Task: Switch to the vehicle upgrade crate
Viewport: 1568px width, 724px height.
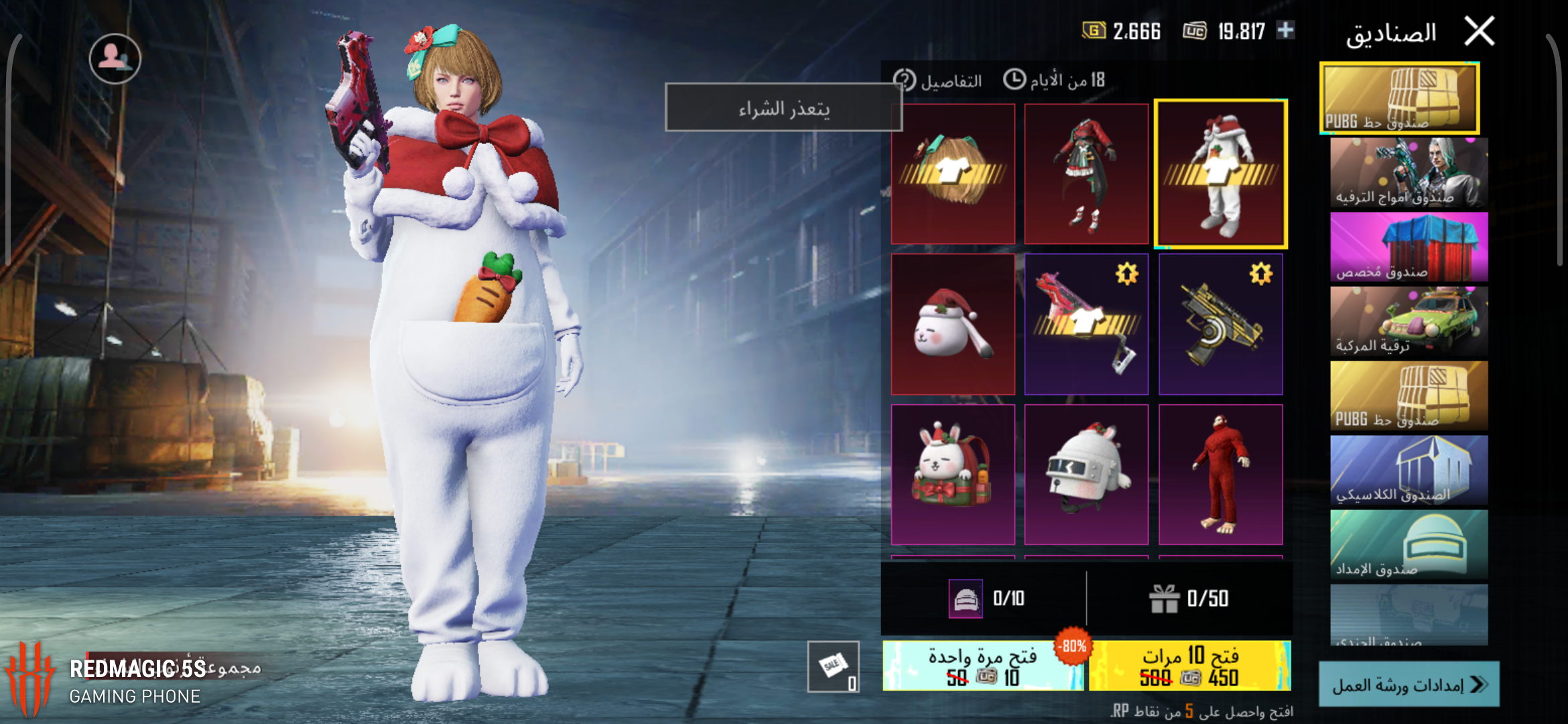Action: pyautogui.click(x=1409, y=321)
